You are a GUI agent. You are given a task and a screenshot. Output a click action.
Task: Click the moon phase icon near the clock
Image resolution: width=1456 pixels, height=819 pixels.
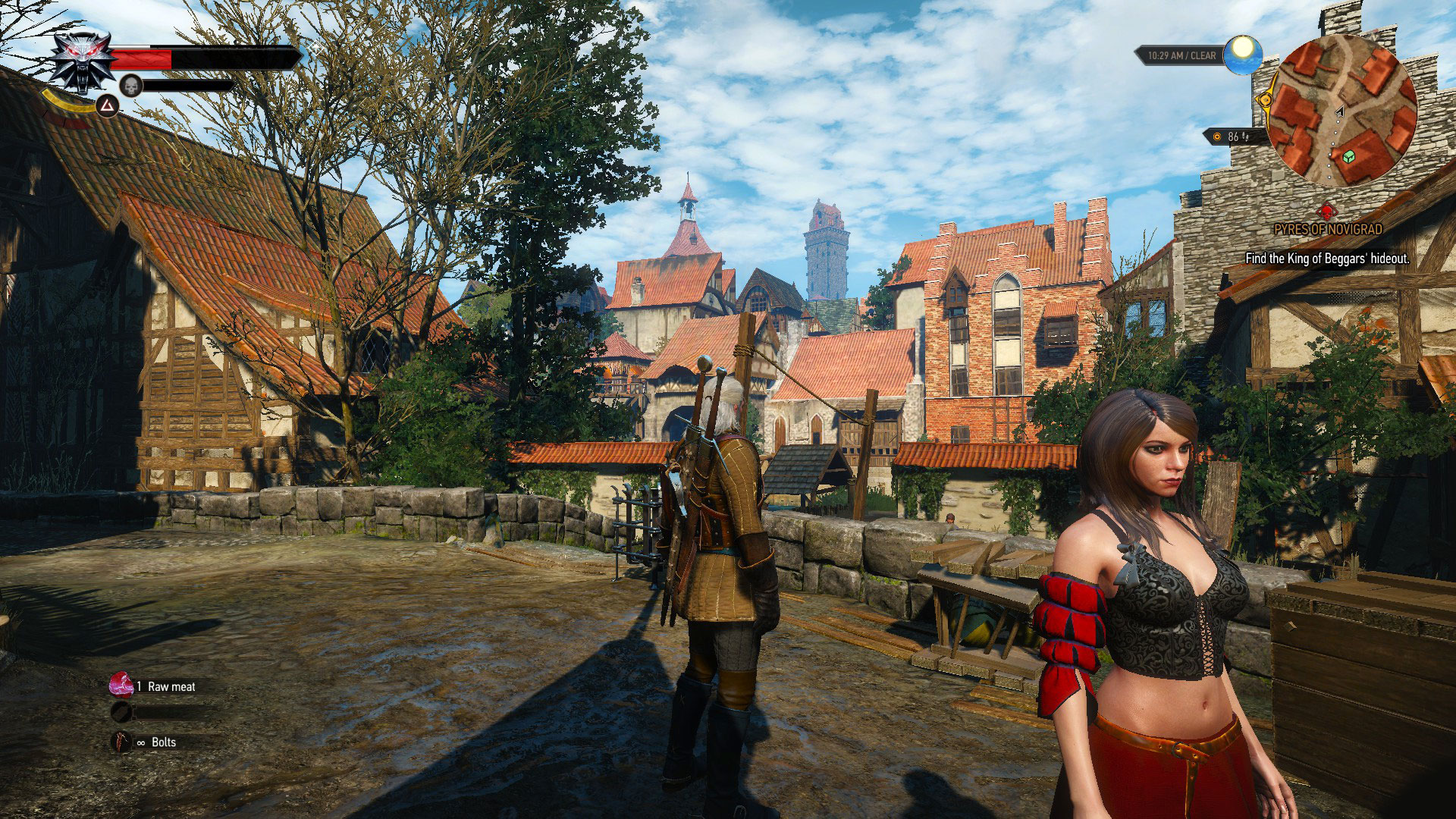click(1242, 53)
